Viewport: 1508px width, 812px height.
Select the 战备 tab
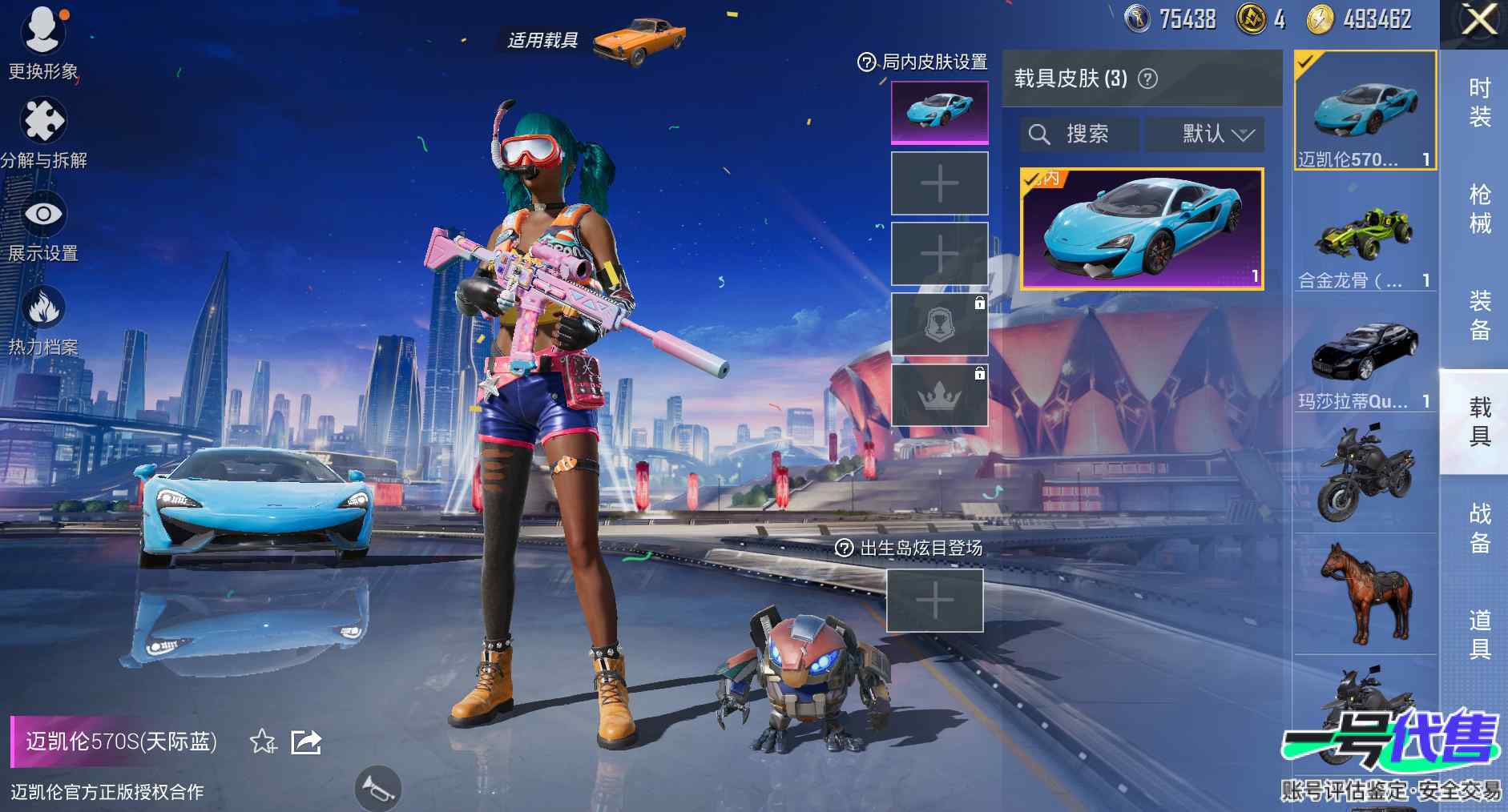coord(1479,528)
